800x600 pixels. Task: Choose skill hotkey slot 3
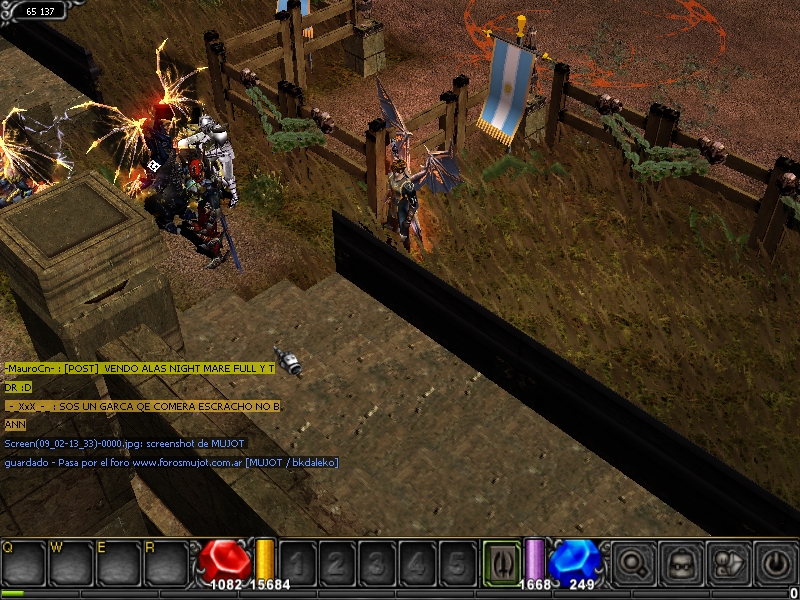coord(377,563)
